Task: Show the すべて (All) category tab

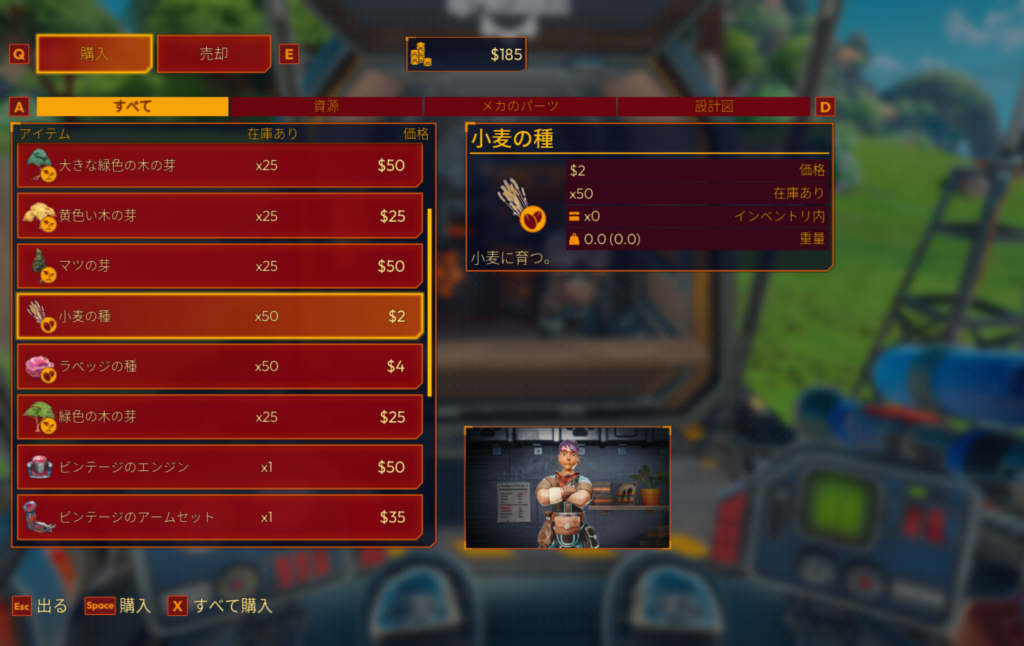Action: pyautogui.click(x=133, y=106)
